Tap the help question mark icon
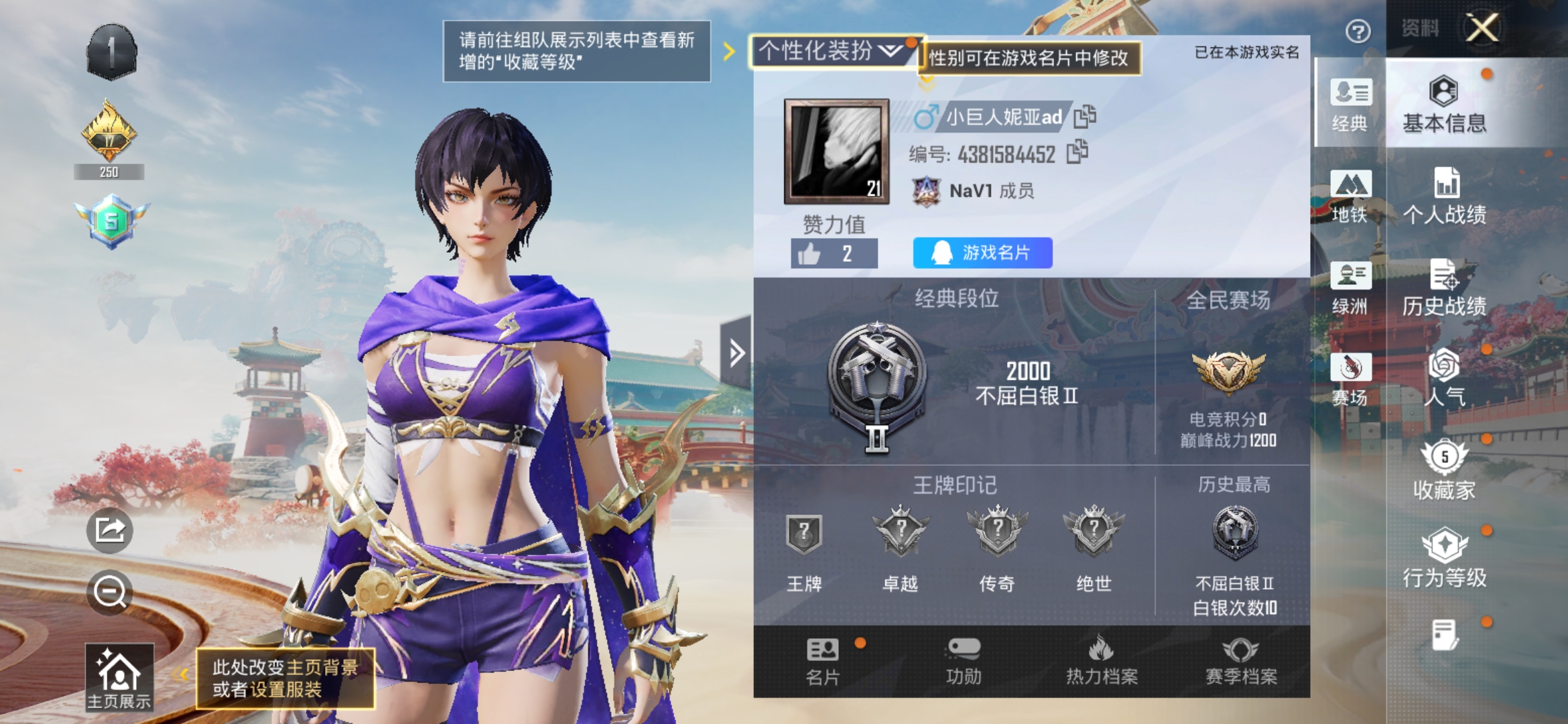Image resolution: width=1568 pixels, height=724 pixels. point(1357,32)
